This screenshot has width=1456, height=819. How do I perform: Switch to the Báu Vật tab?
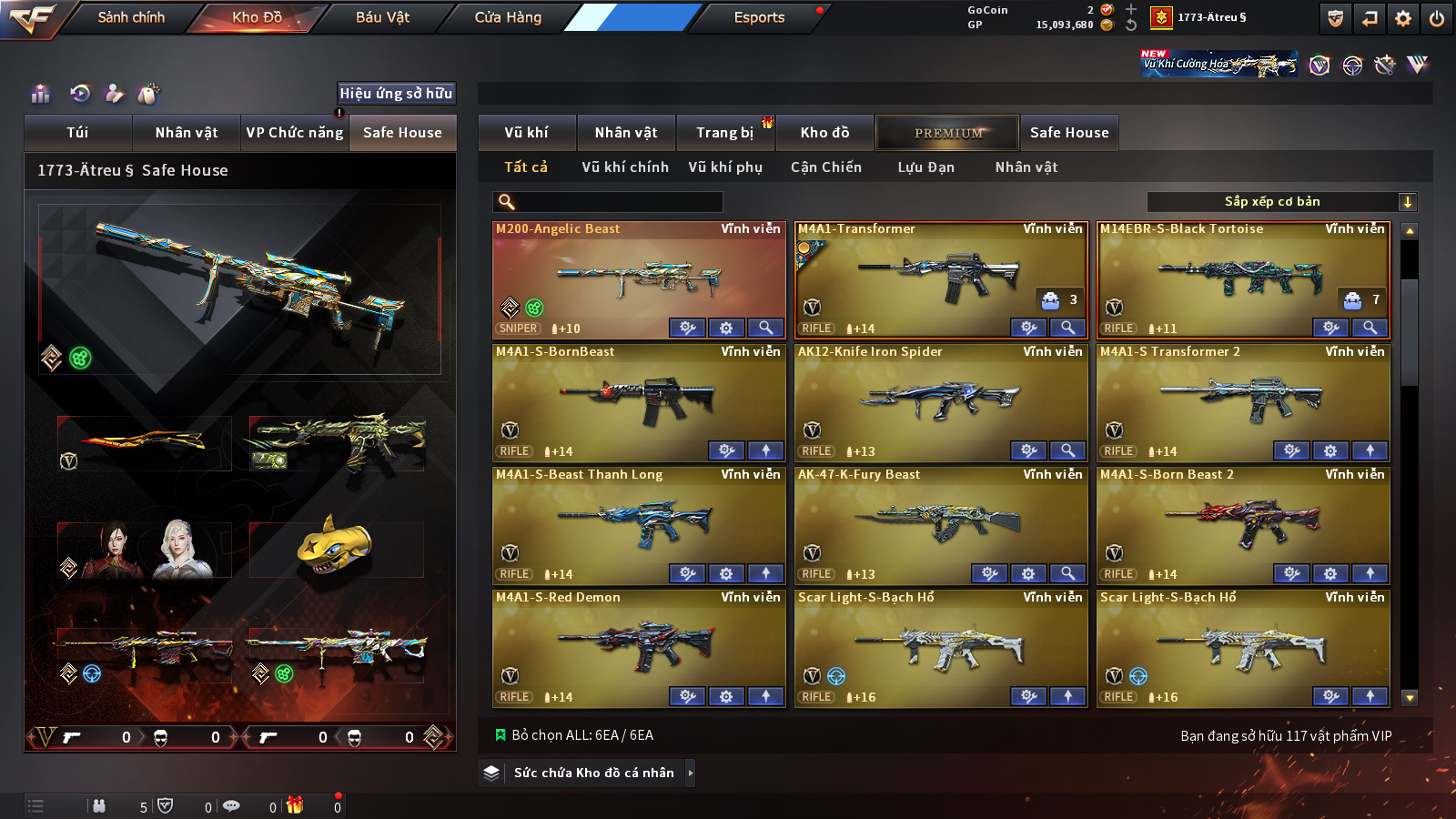coord(382,17)
